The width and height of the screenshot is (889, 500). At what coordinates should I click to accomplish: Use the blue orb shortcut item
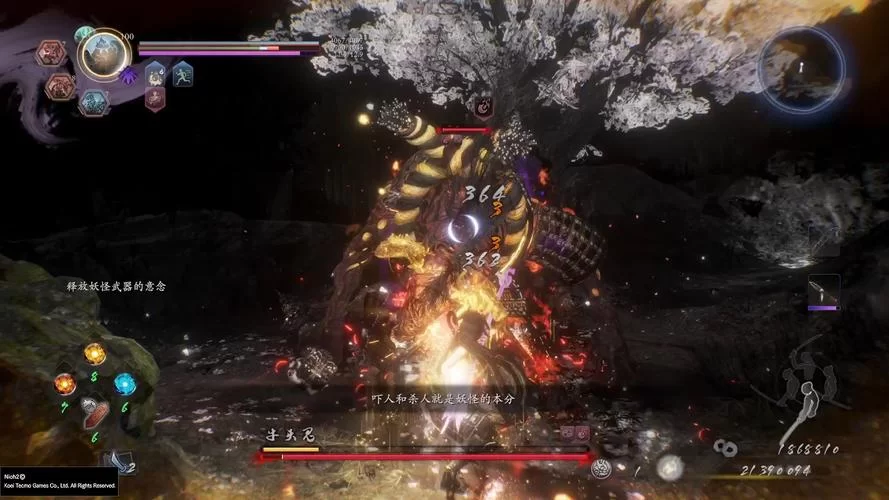(124, 383)
